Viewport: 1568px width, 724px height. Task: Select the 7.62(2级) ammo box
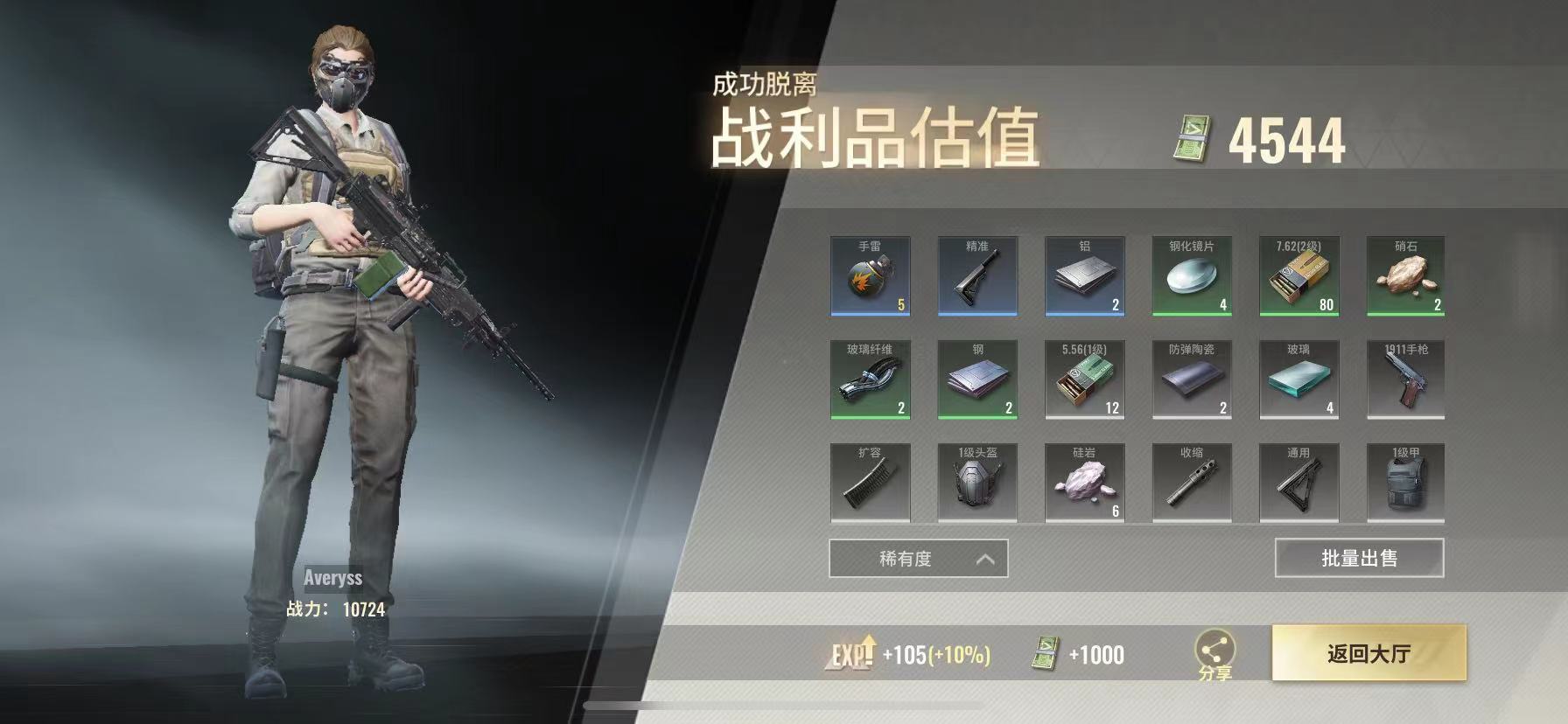1299,275
